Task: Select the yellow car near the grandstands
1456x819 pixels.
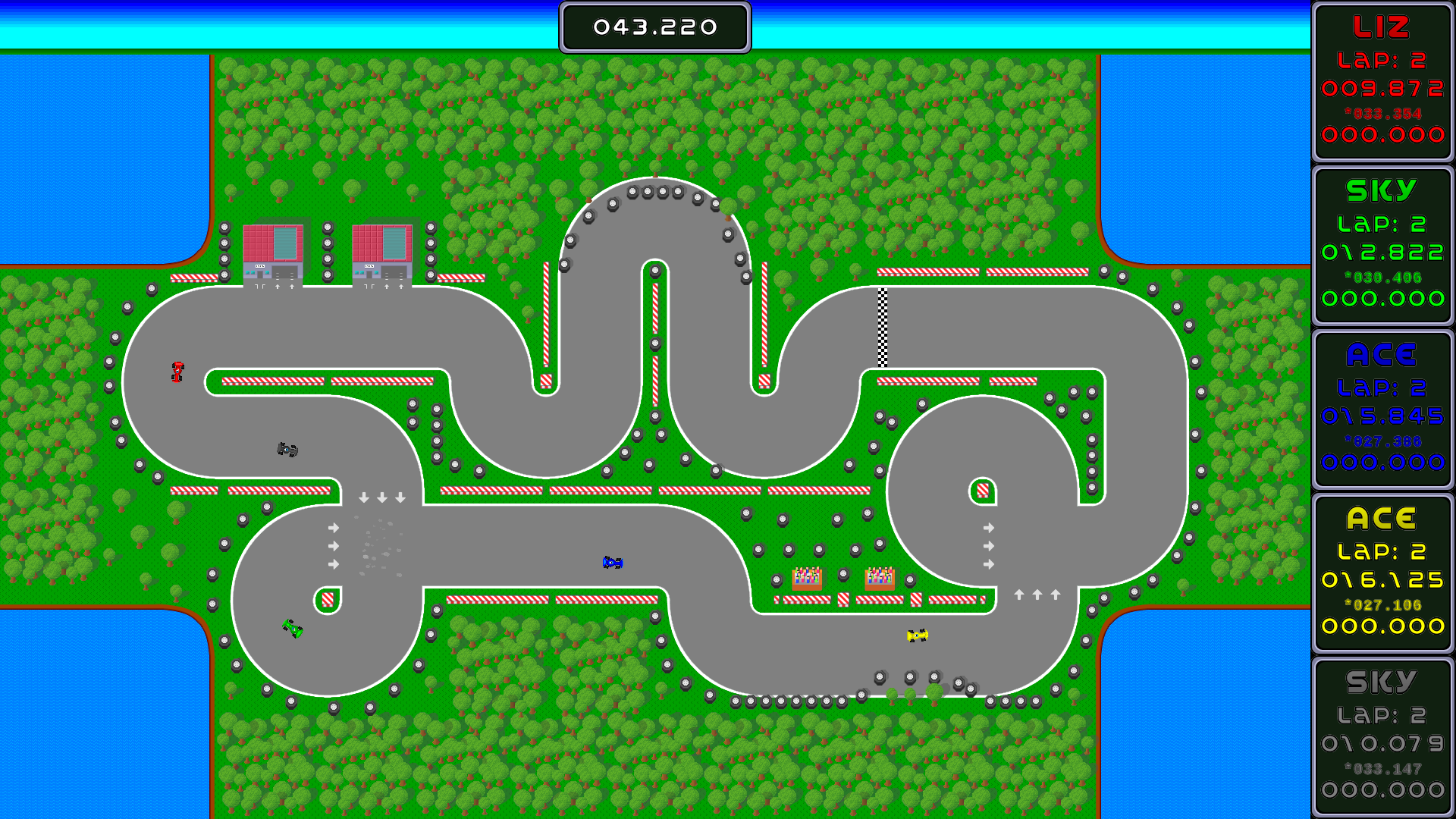Action: pos(917,634)
